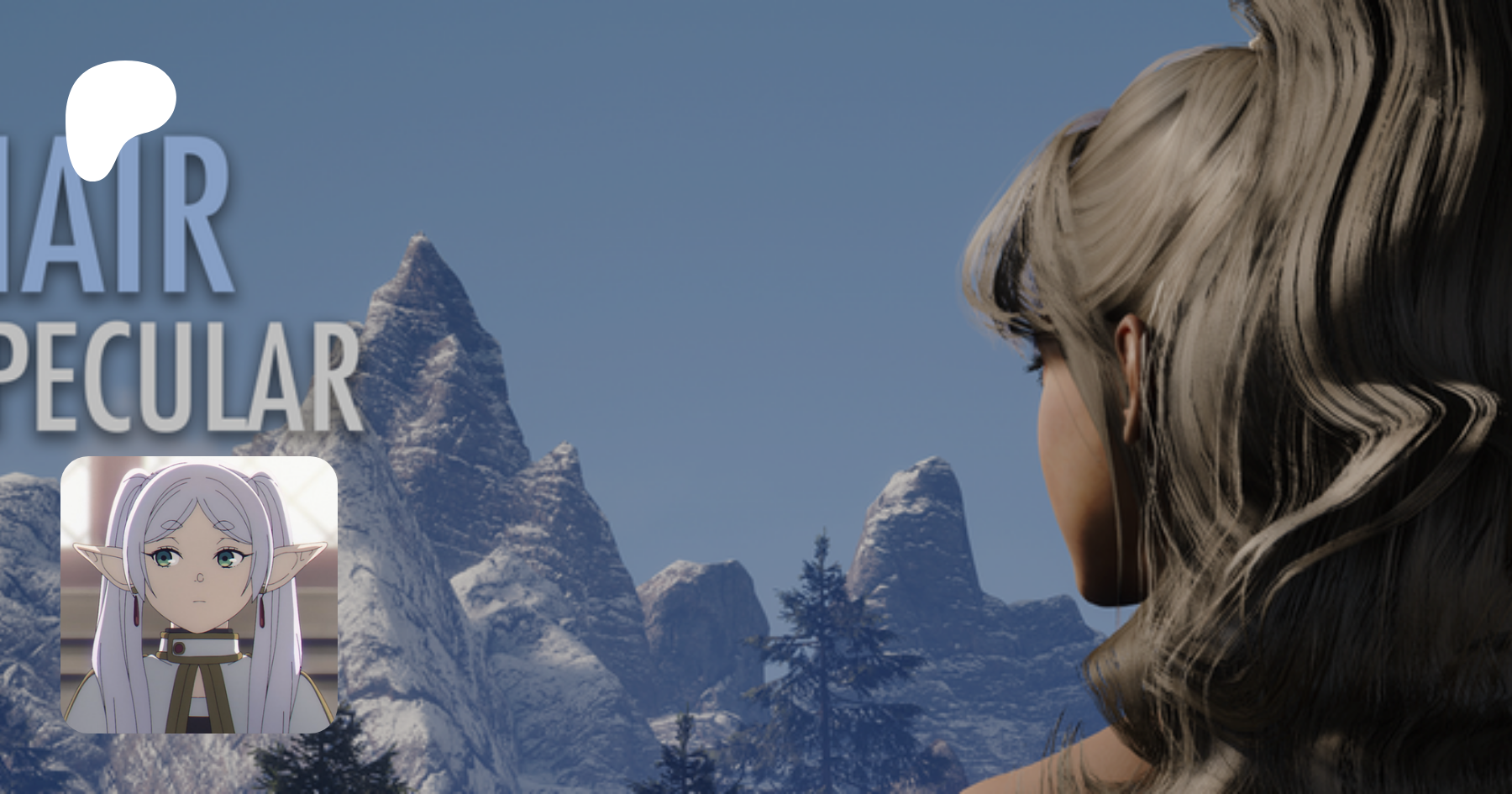Open the anime elf creator avatar

[199, 594]
